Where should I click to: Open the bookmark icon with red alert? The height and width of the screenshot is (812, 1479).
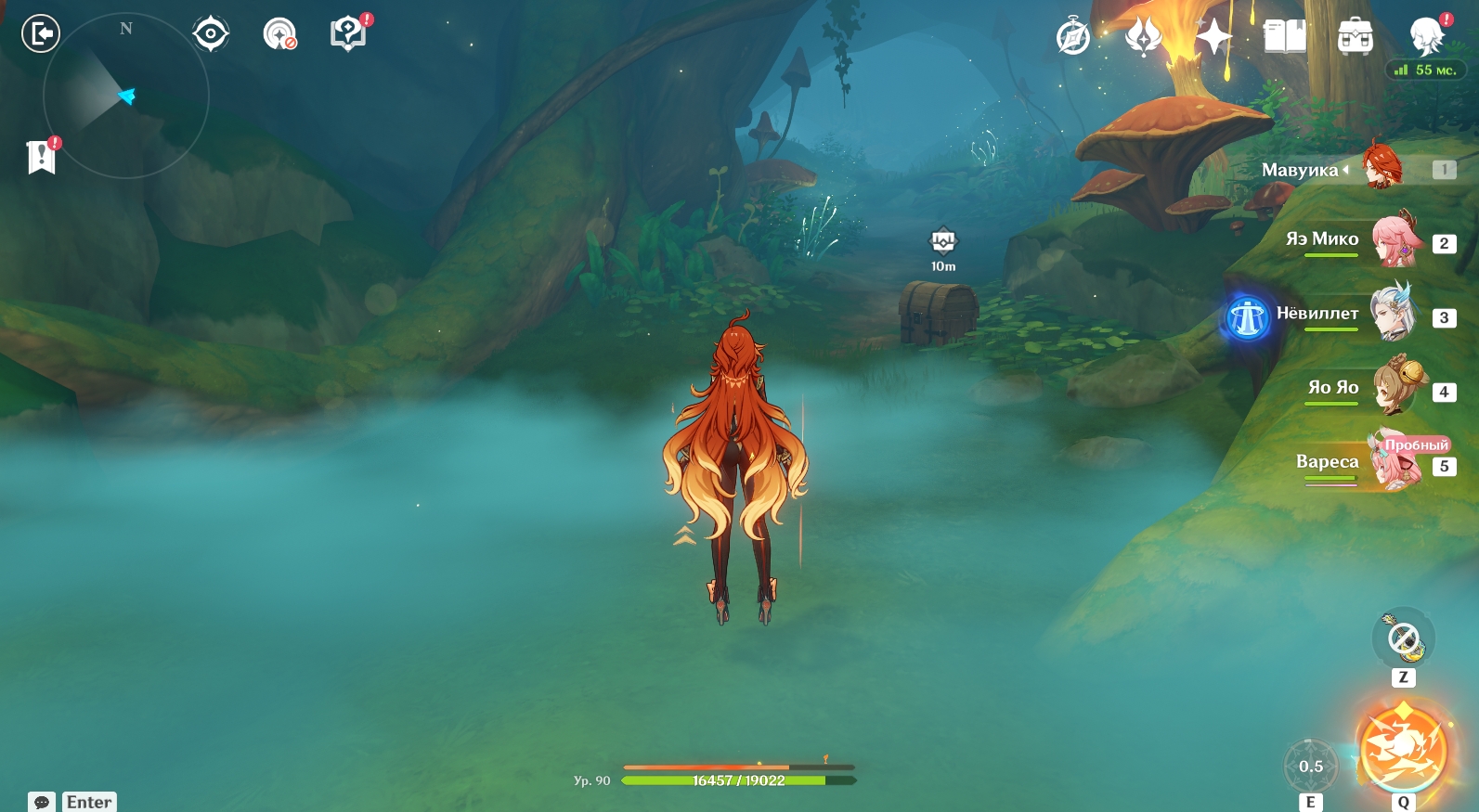coord(42,157)
